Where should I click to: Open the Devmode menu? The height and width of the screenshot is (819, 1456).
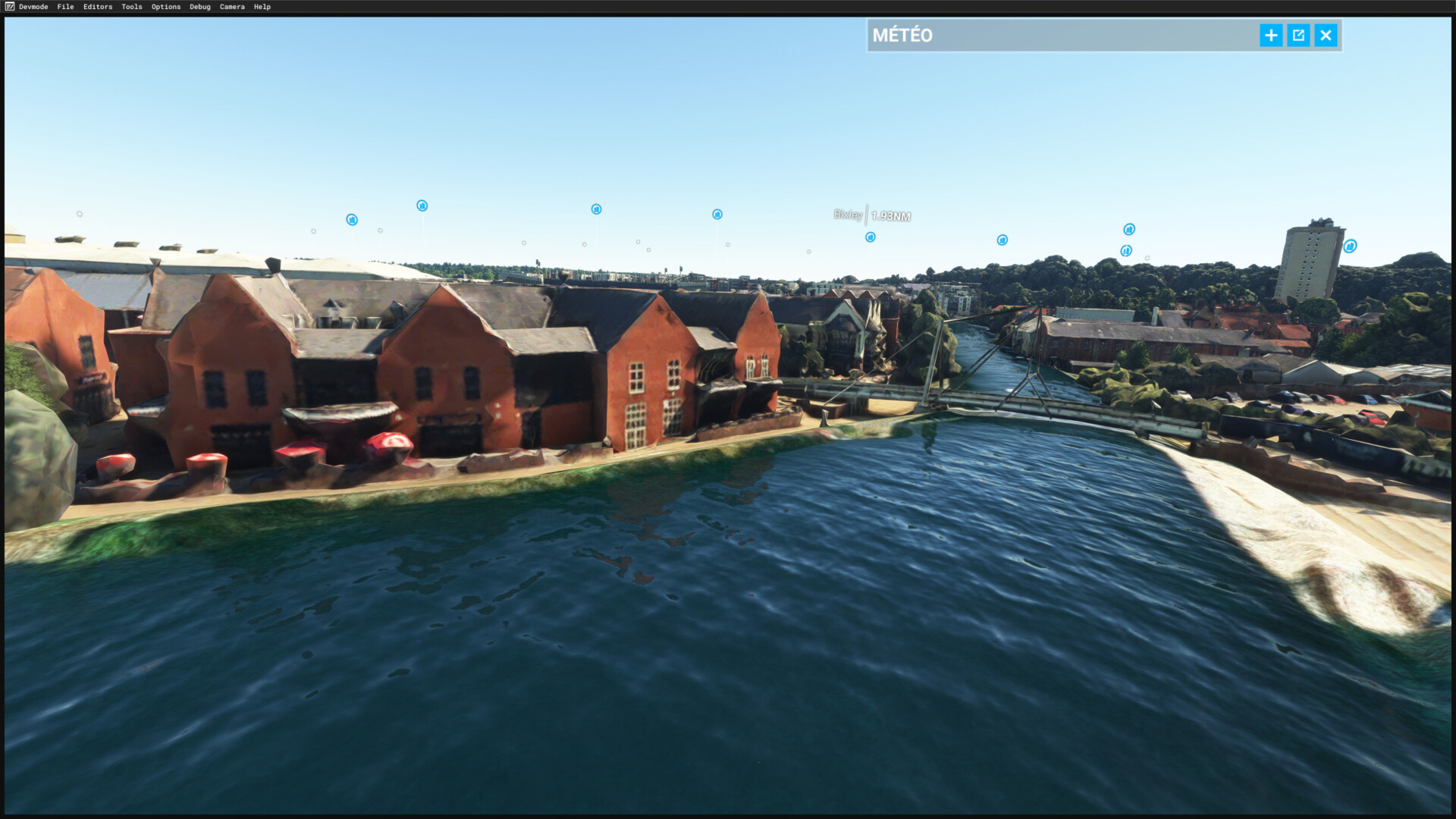point(33,7)
